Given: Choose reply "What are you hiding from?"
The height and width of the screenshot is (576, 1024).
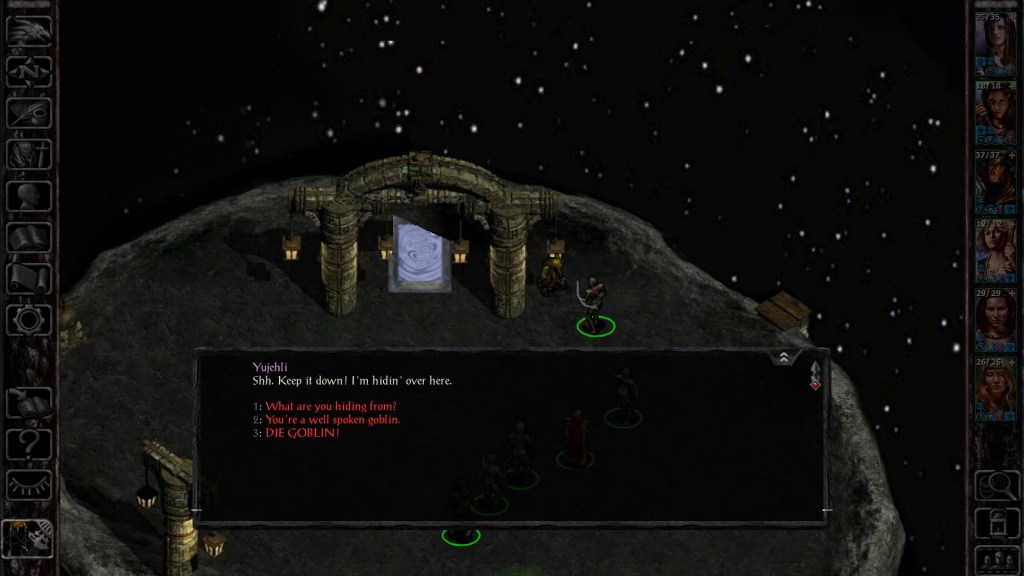Looking at the screenshot, I should coord(331,406).
